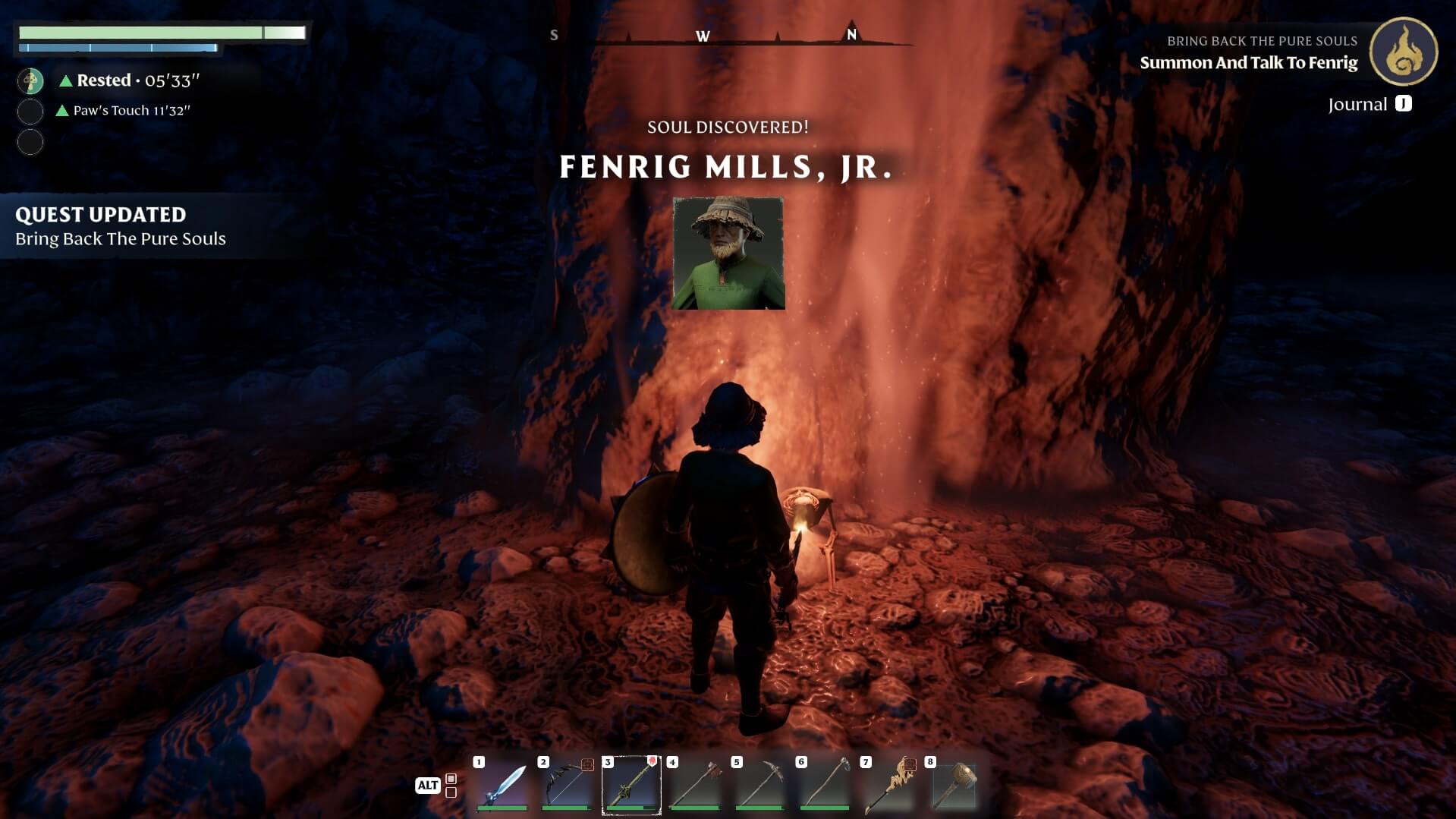Equip the bow from hotbar slot 2
Screen dimensions: 1456x819
click(x=567, y=785)
